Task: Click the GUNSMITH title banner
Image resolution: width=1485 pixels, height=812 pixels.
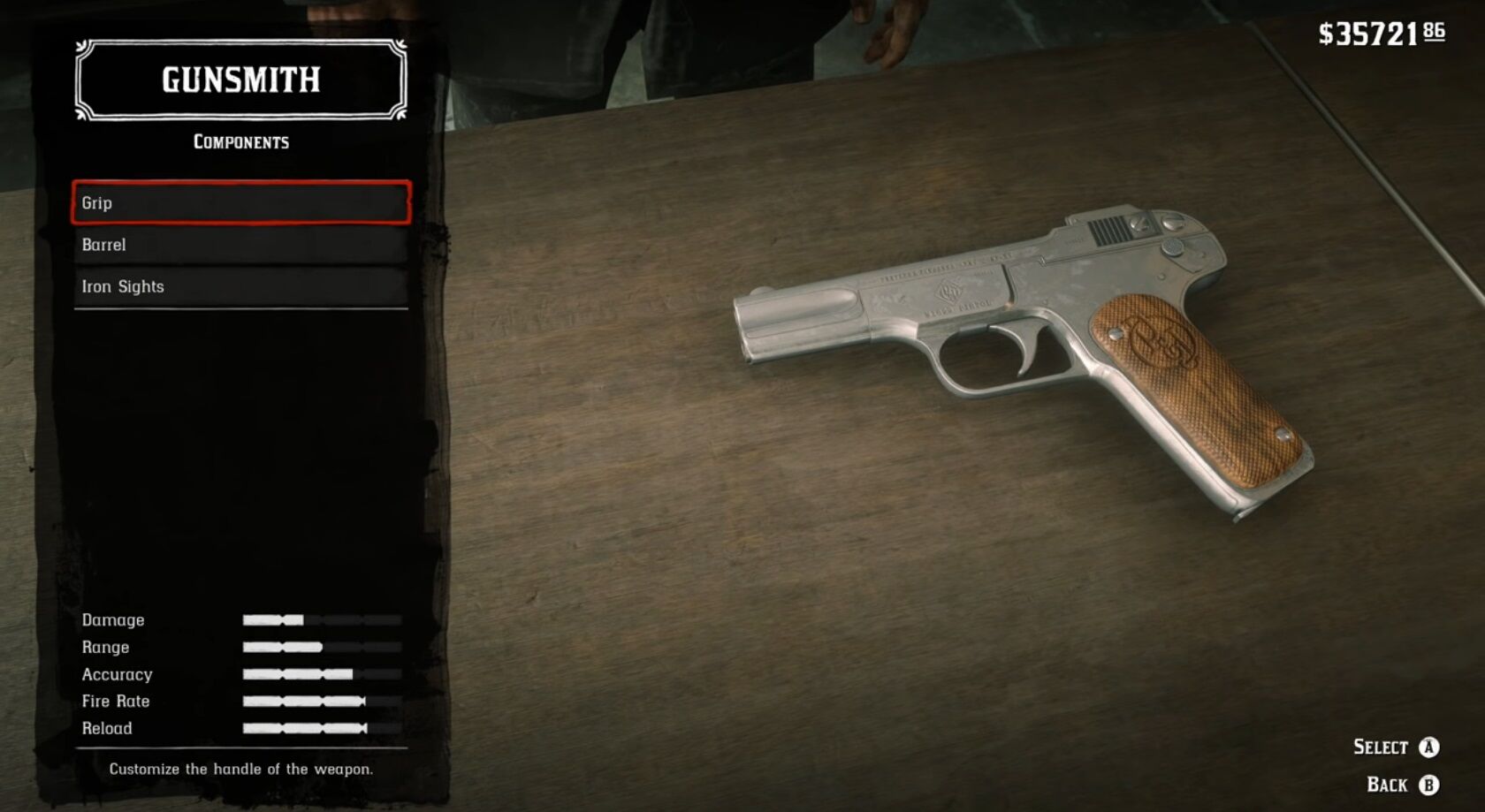Action: (239, 80)
